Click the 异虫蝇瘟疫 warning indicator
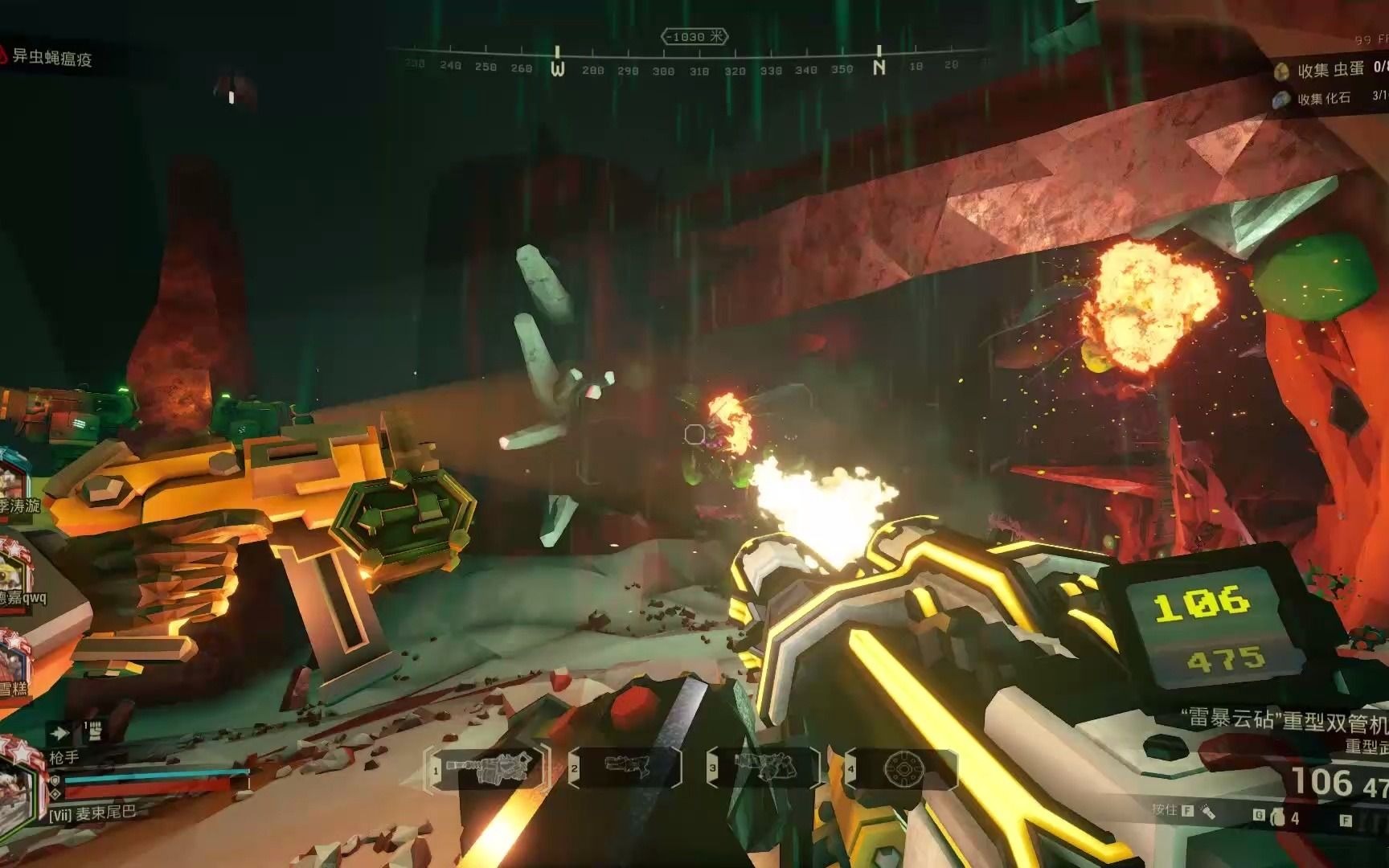 click(48, 56)
